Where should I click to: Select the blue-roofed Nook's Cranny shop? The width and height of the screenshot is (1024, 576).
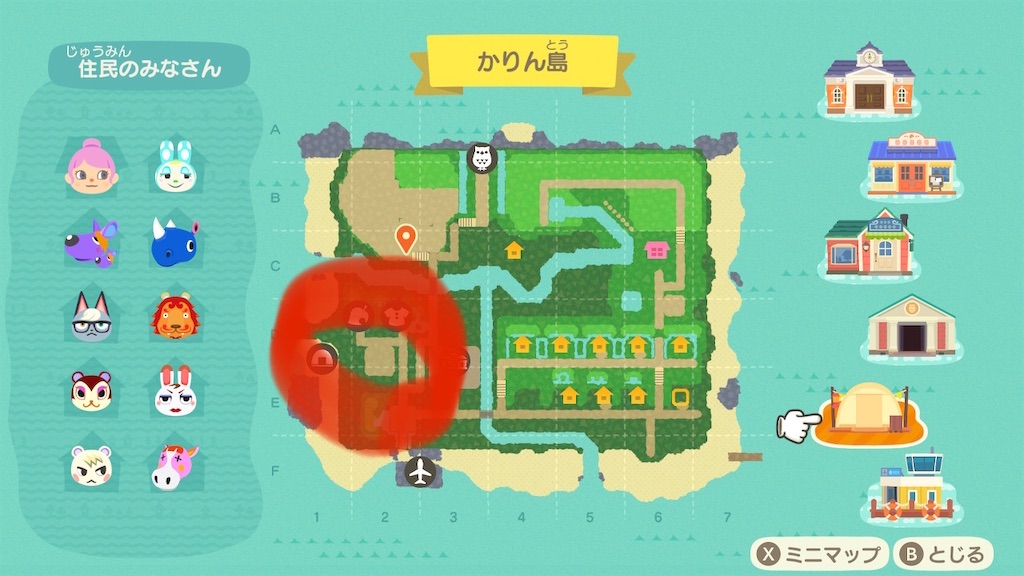910,166
